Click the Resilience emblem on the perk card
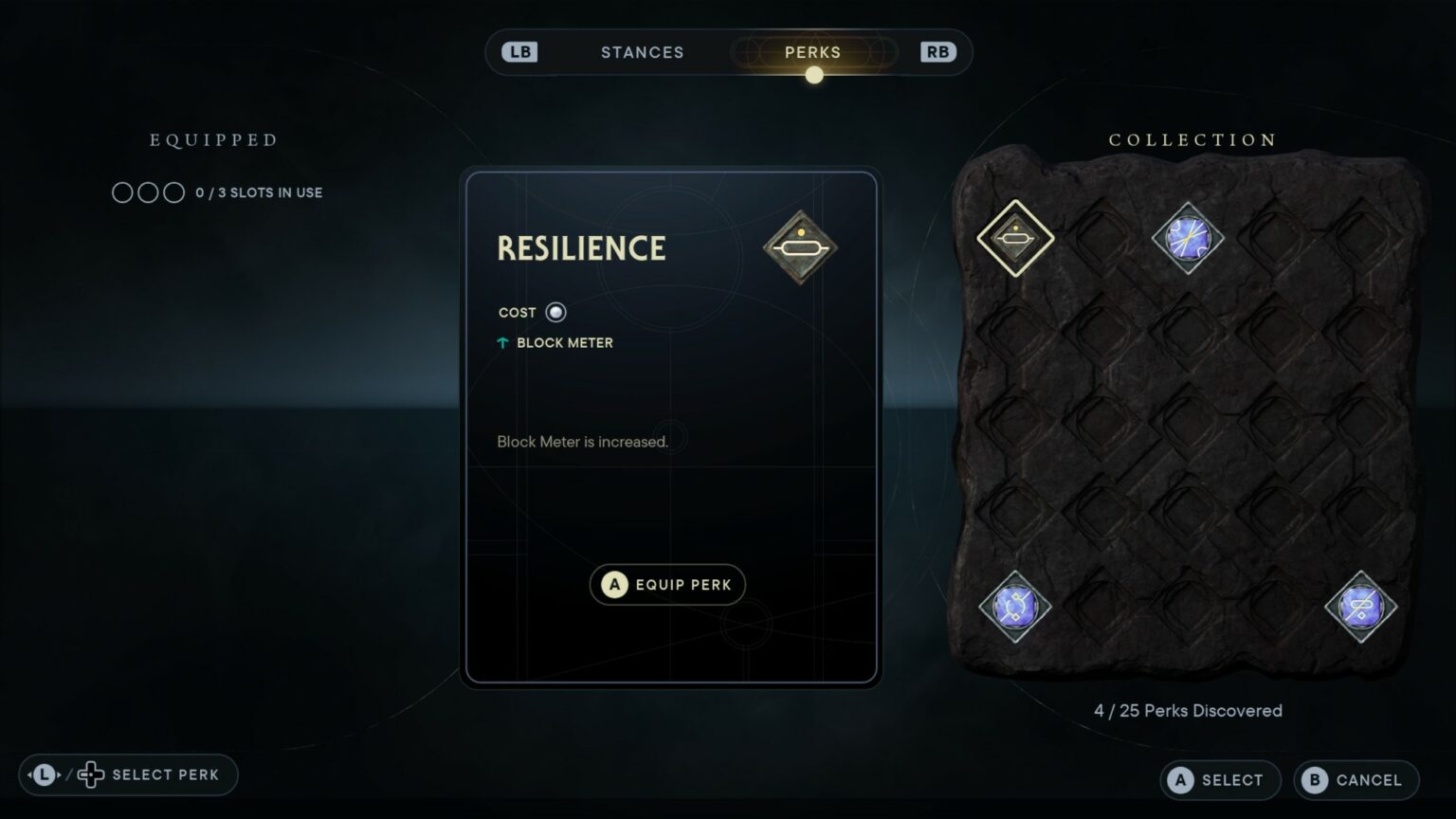1456x819 pixels. click(801, 246)
